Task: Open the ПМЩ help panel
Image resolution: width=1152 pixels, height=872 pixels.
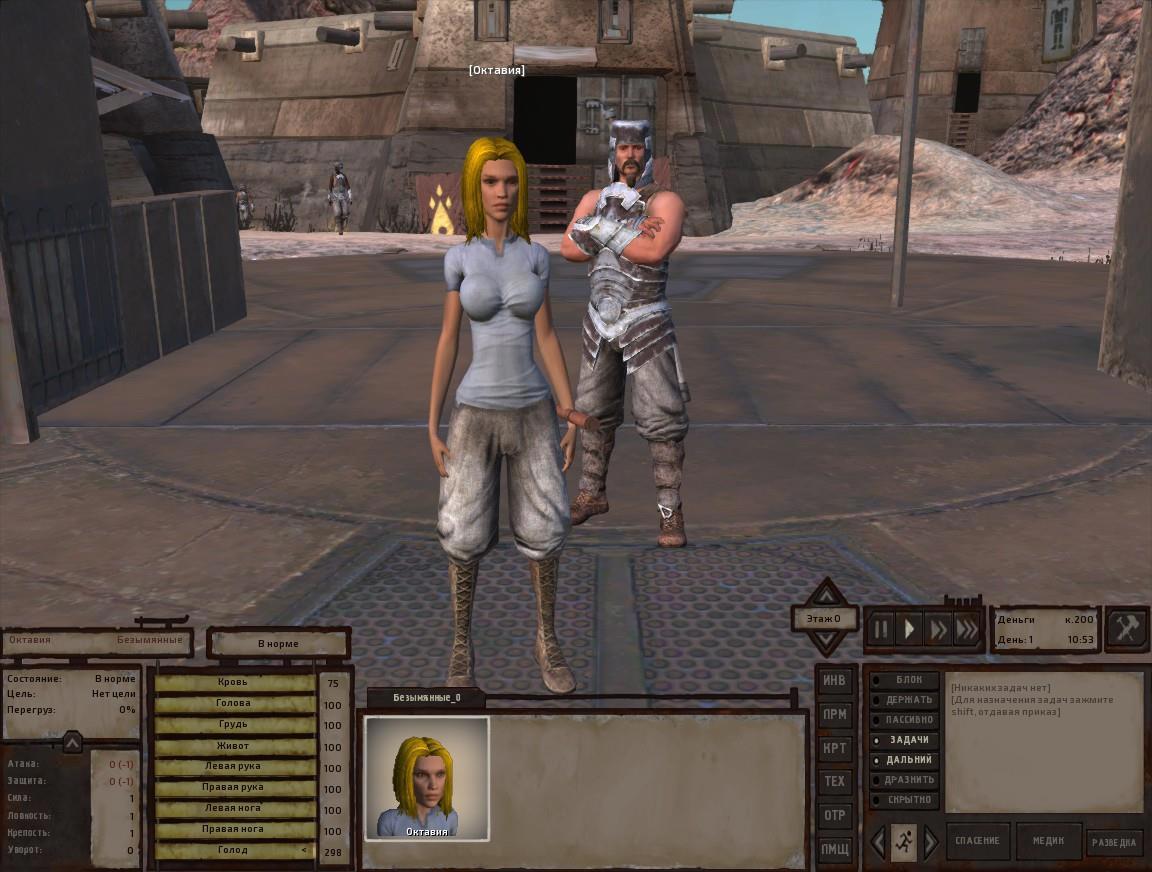Action: coord(834,848)
